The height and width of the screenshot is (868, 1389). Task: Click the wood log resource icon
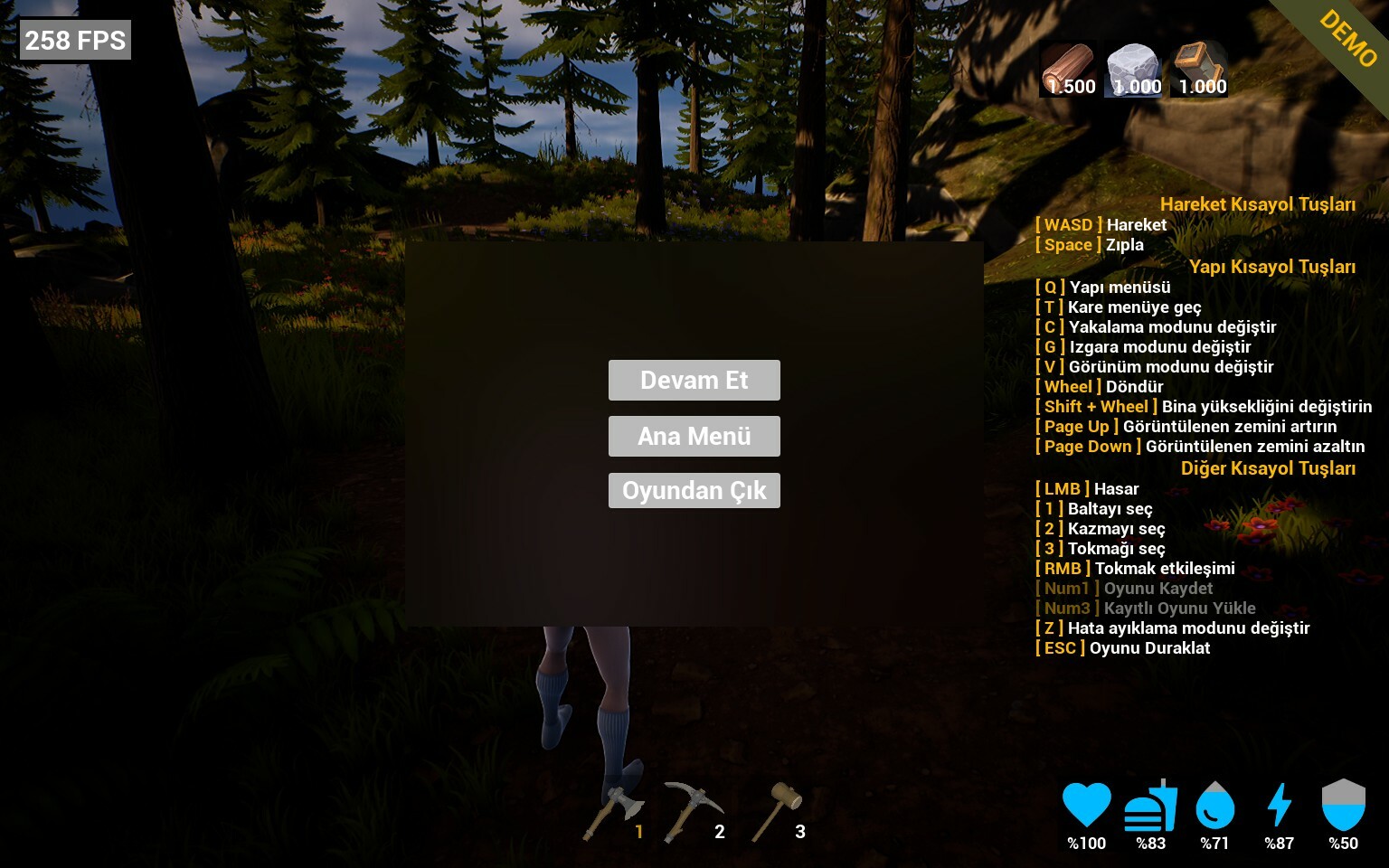[1069, 65]
